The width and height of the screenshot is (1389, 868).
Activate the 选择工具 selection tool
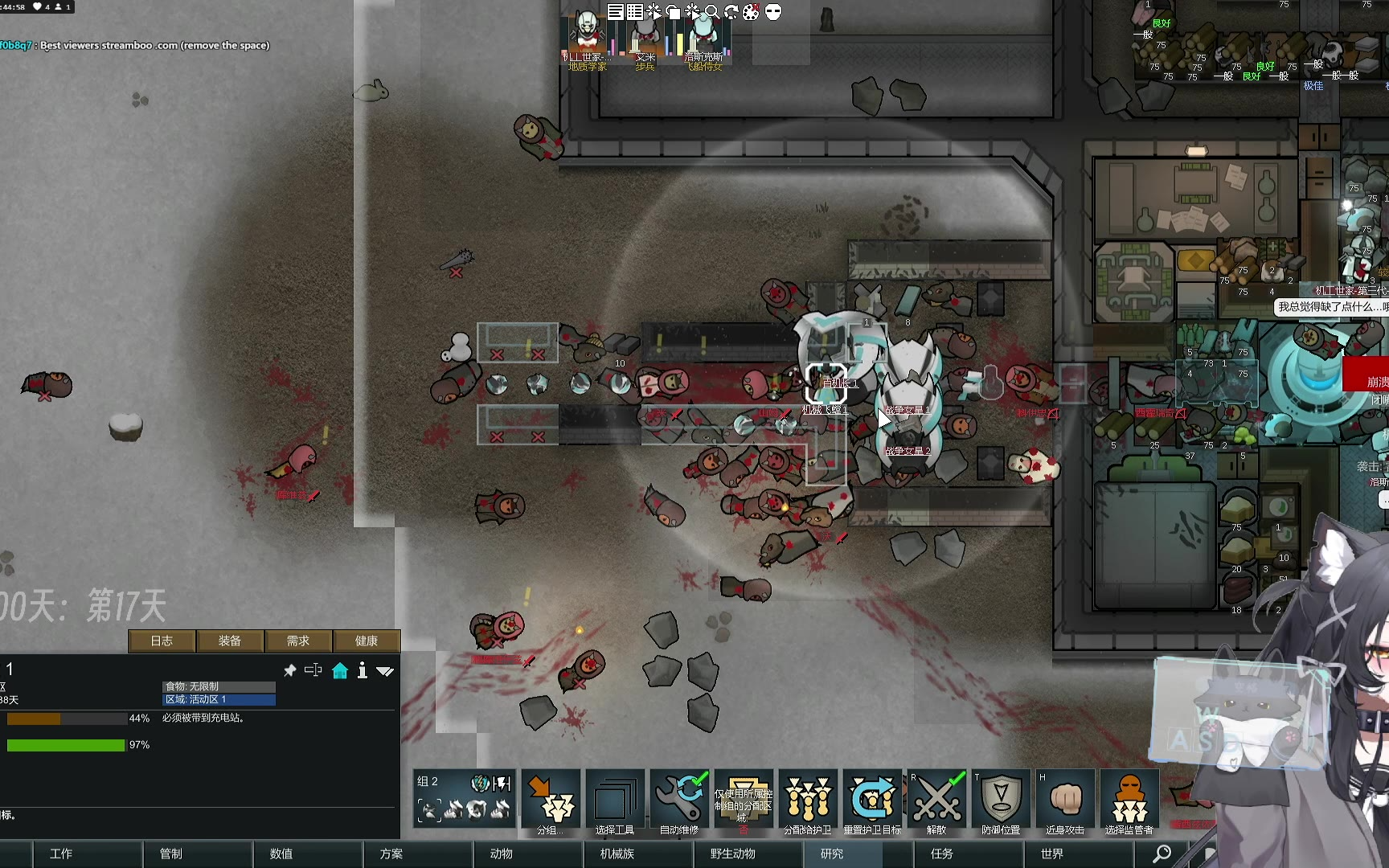615,801
